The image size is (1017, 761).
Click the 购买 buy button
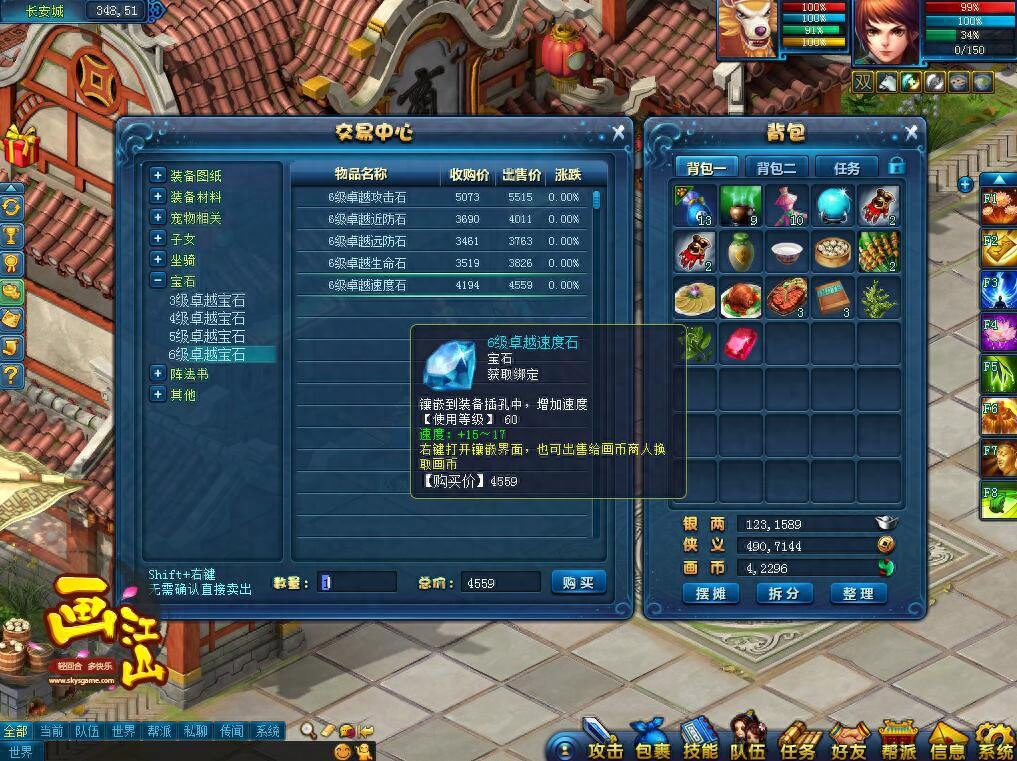tap(578, 582)
